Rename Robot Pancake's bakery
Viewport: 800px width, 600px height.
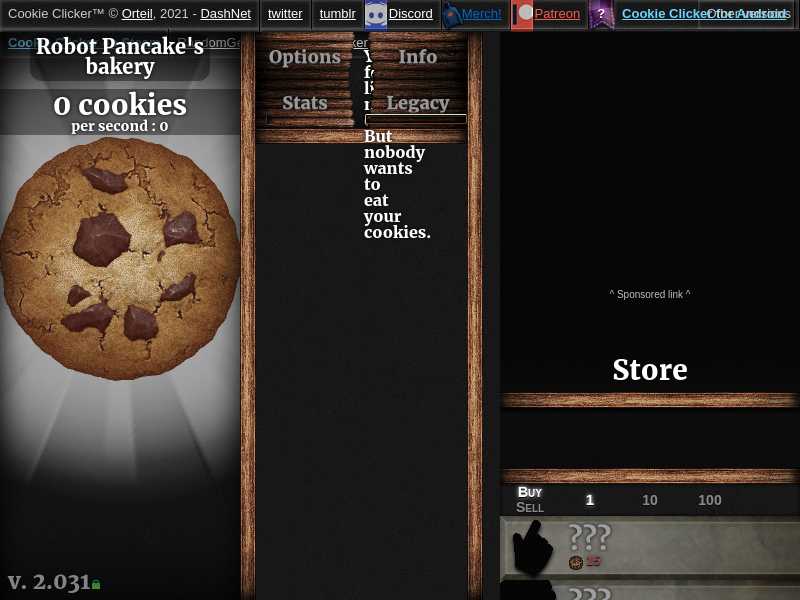click(120, 57)
